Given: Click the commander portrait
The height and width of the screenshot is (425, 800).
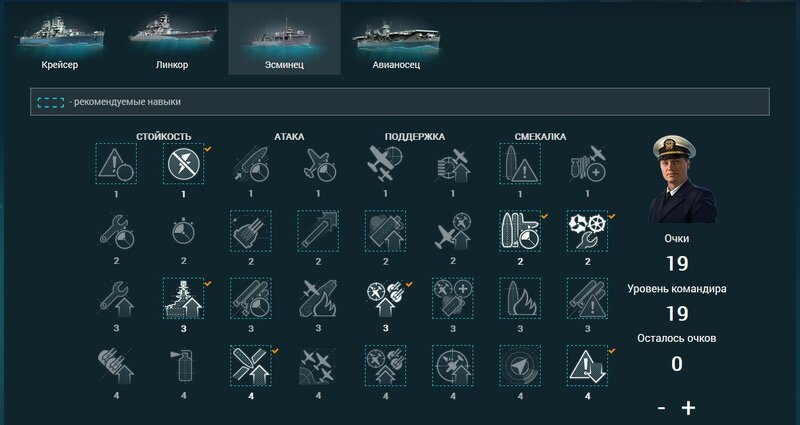Looking at the screenshot, I should (682, 180).
